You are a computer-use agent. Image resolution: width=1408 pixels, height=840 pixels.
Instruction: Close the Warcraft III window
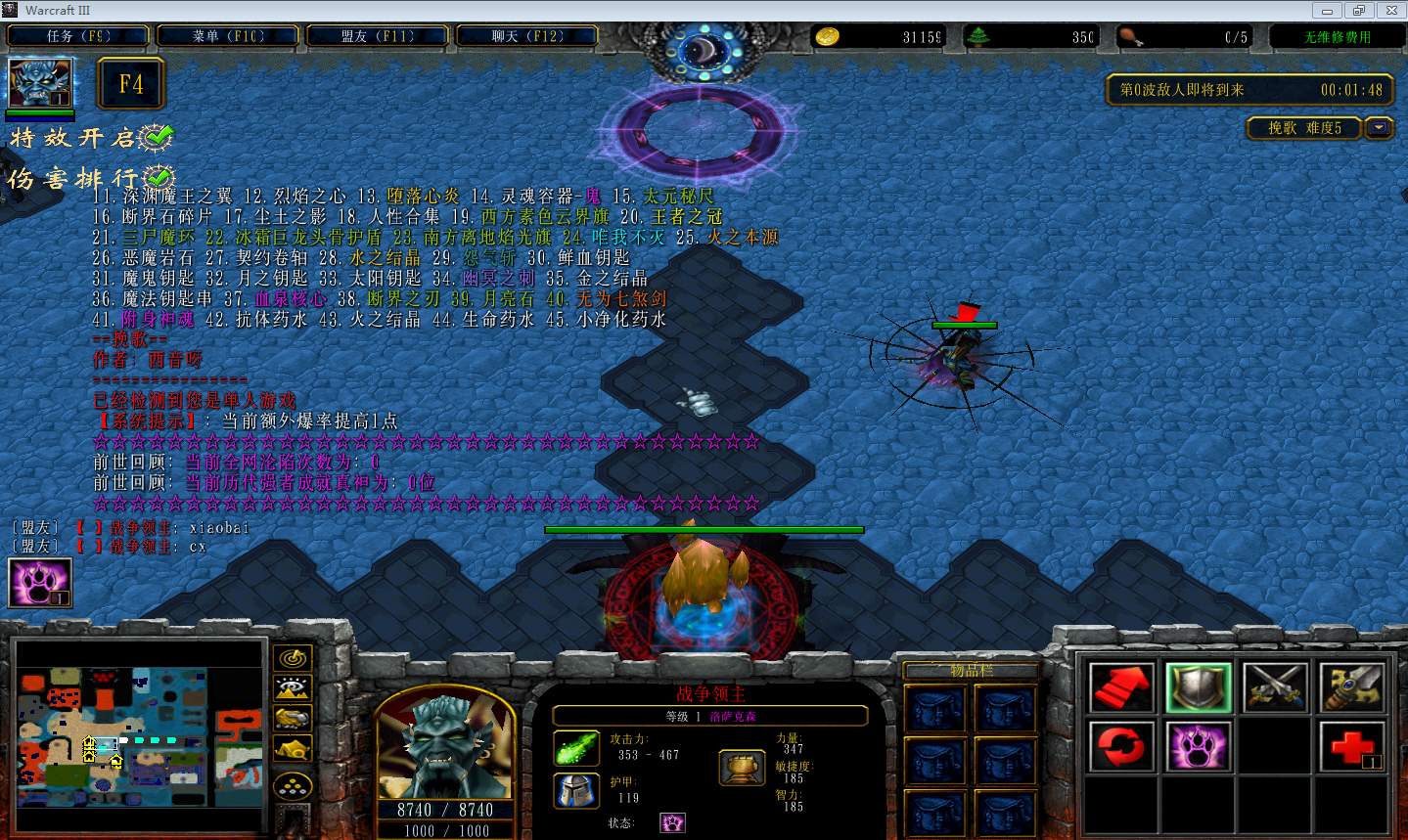1388,10
